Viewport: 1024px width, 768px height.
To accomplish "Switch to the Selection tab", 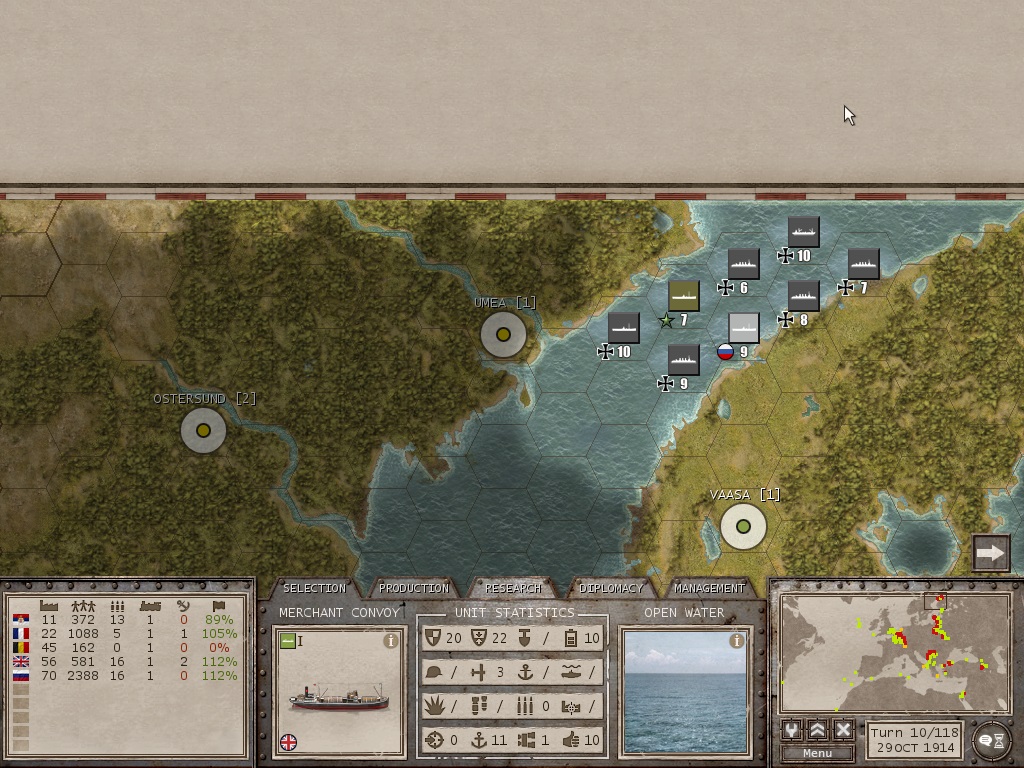I will [314, 588].
